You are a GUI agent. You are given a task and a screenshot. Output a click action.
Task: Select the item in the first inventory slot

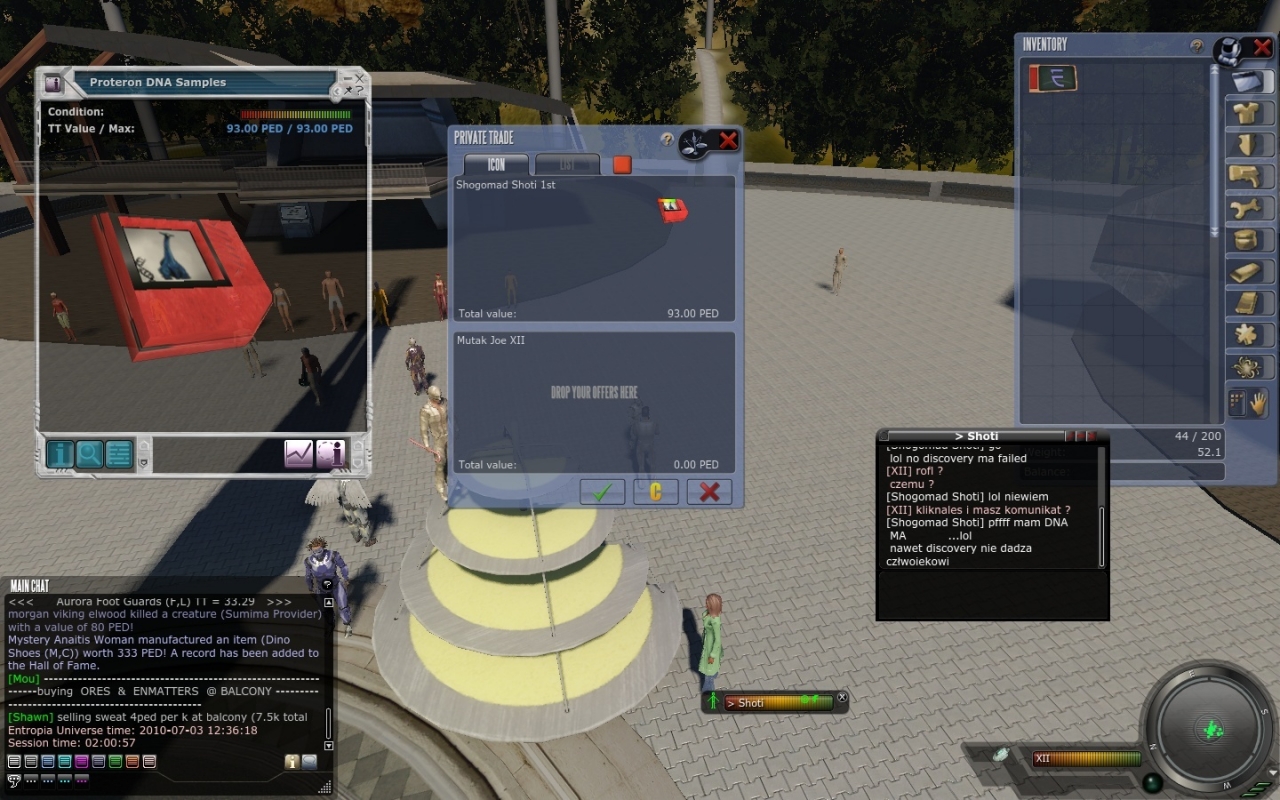(x=1053, y=78)
